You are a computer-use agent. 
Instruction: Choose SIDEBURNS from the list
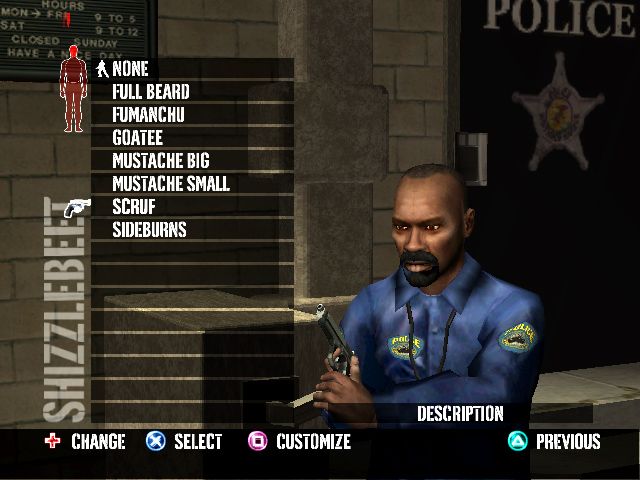click(x=149, y=230)
